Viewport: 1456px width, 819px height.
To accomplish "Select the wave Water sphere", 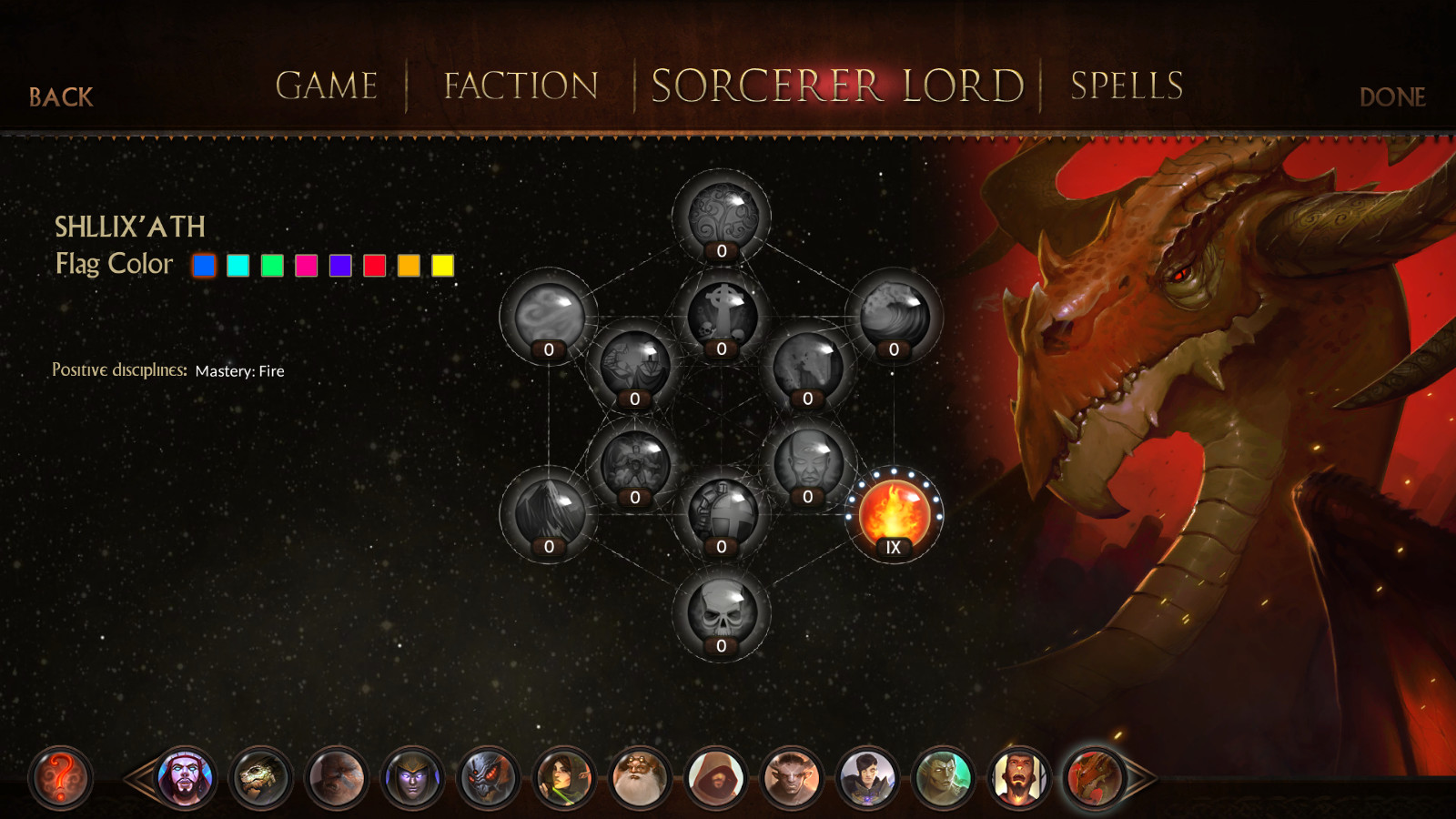I will tap(893, 314).
